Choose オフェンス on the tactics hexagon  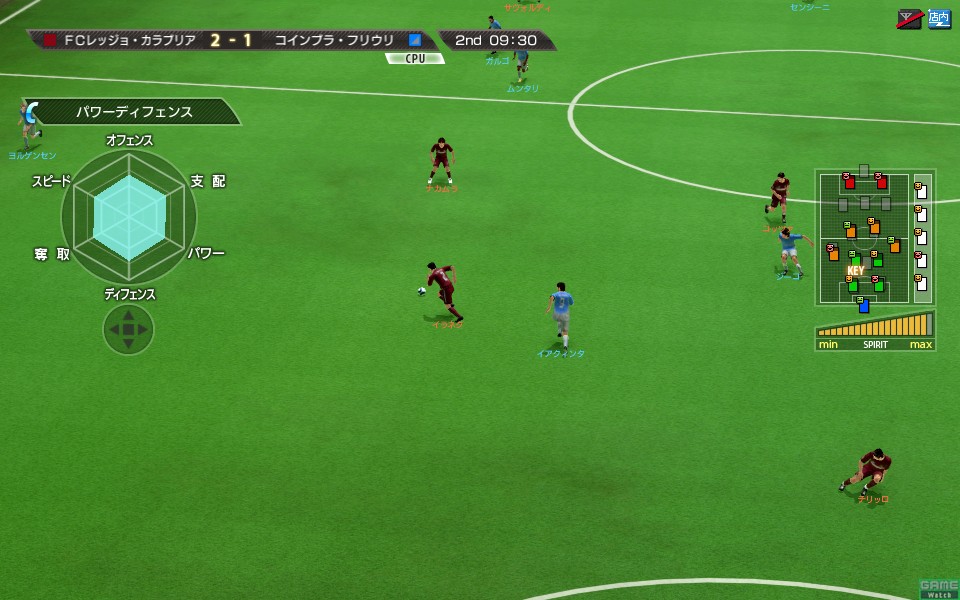click(129, 141)
